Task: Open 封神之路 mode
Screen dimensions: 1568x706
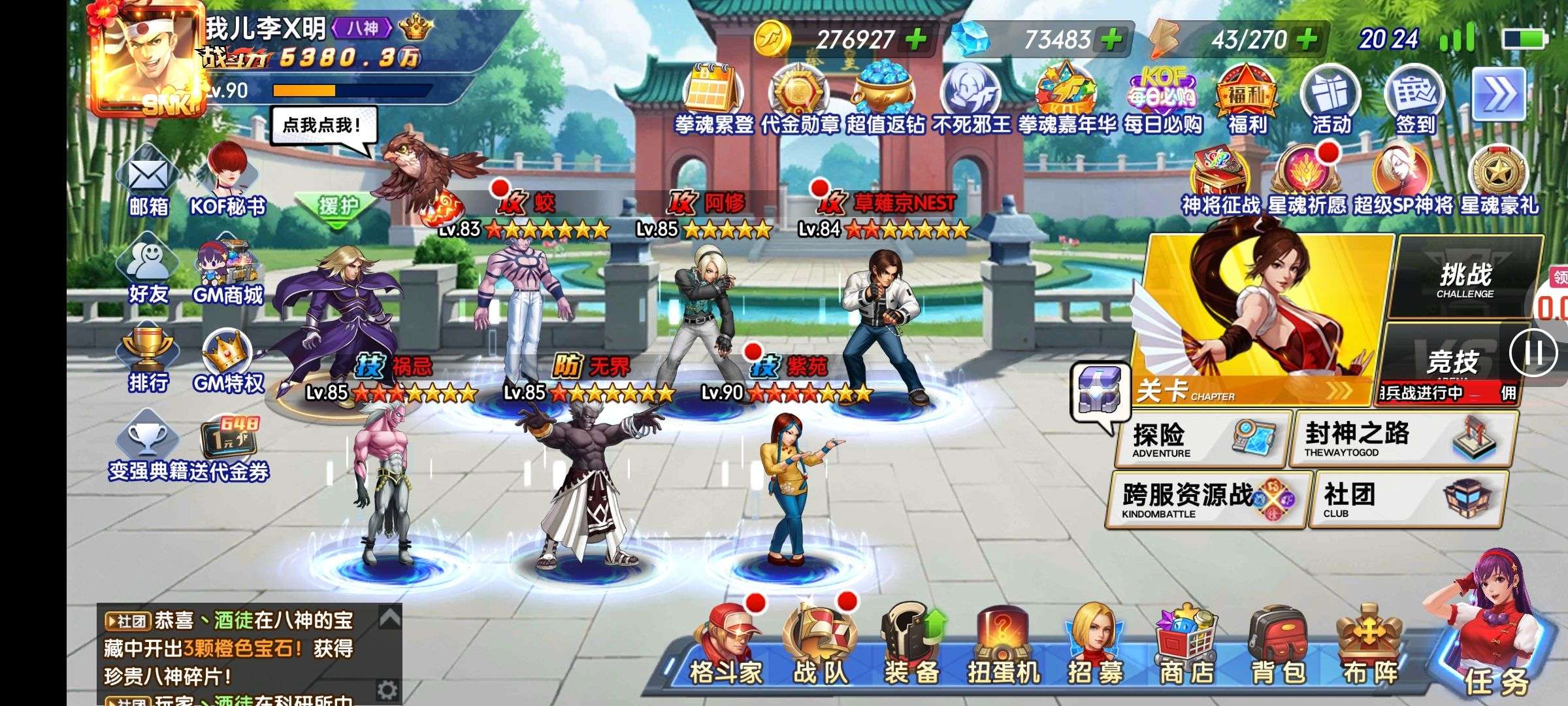Action: tap(1401, 438)
